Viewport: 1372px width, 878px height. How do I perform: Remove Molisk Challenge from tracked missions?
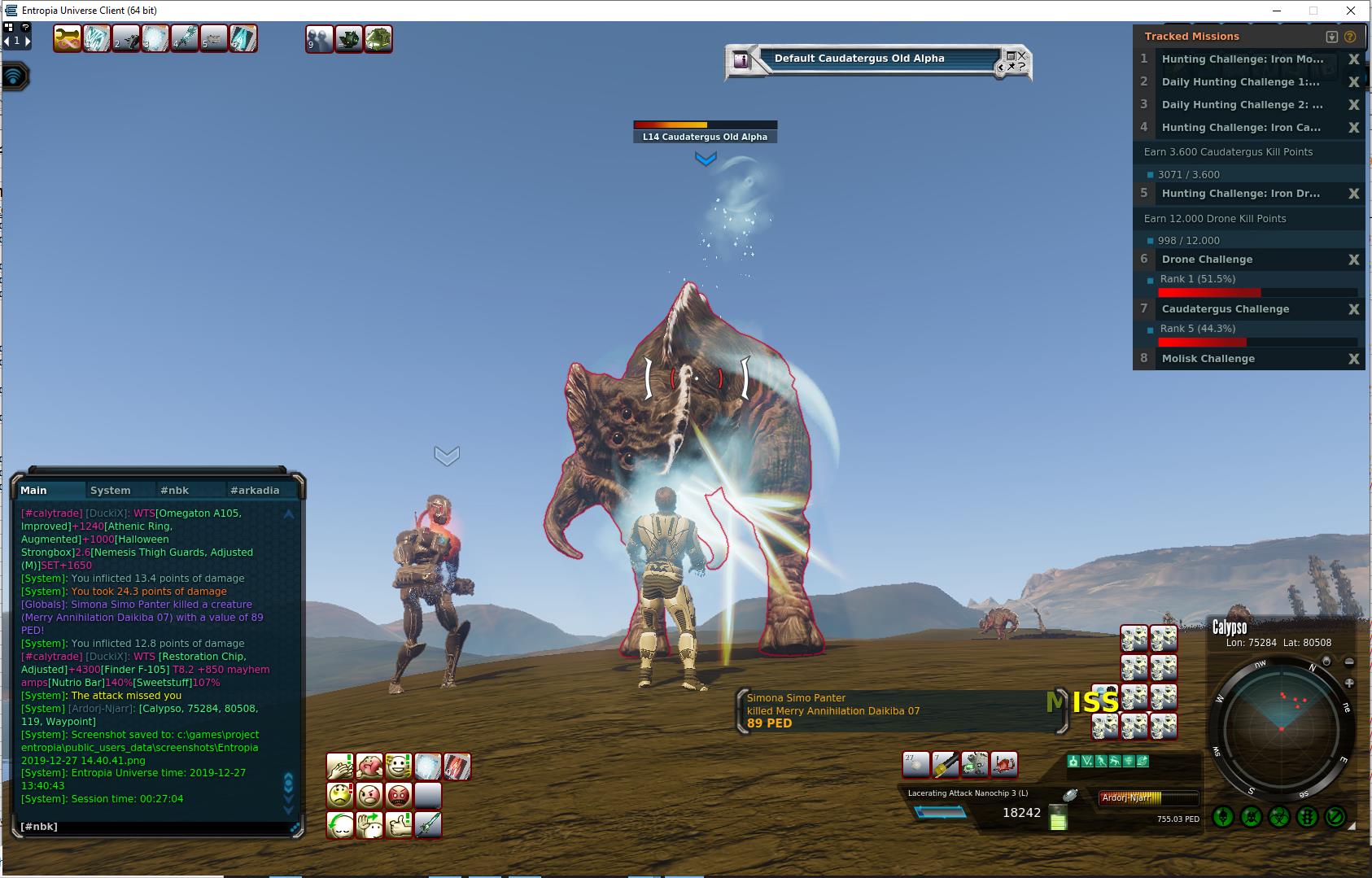[x=1354, y=359]
